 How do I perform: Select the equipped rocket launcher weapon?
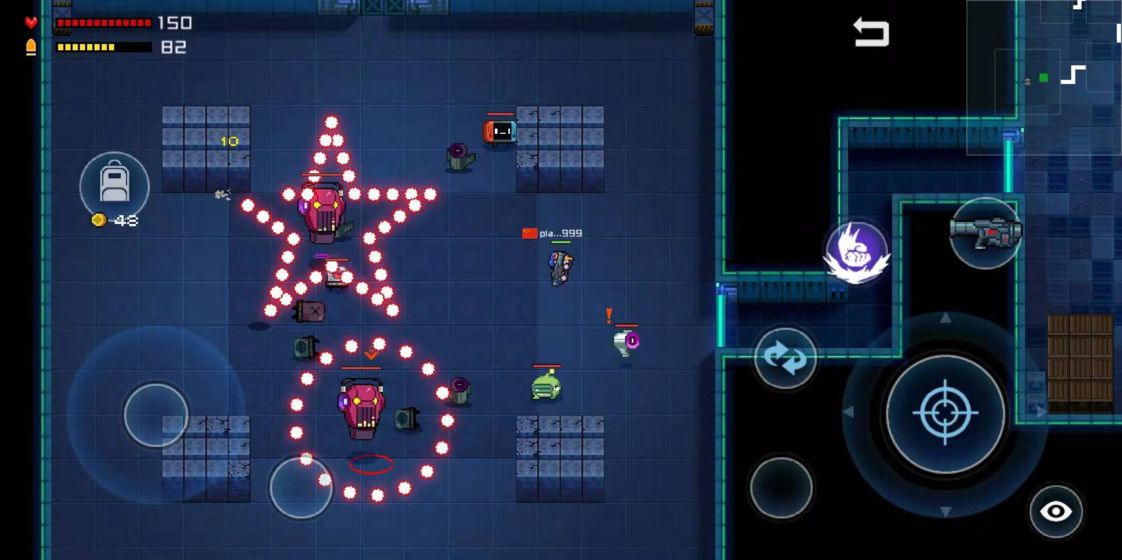[x=985, y=233]
